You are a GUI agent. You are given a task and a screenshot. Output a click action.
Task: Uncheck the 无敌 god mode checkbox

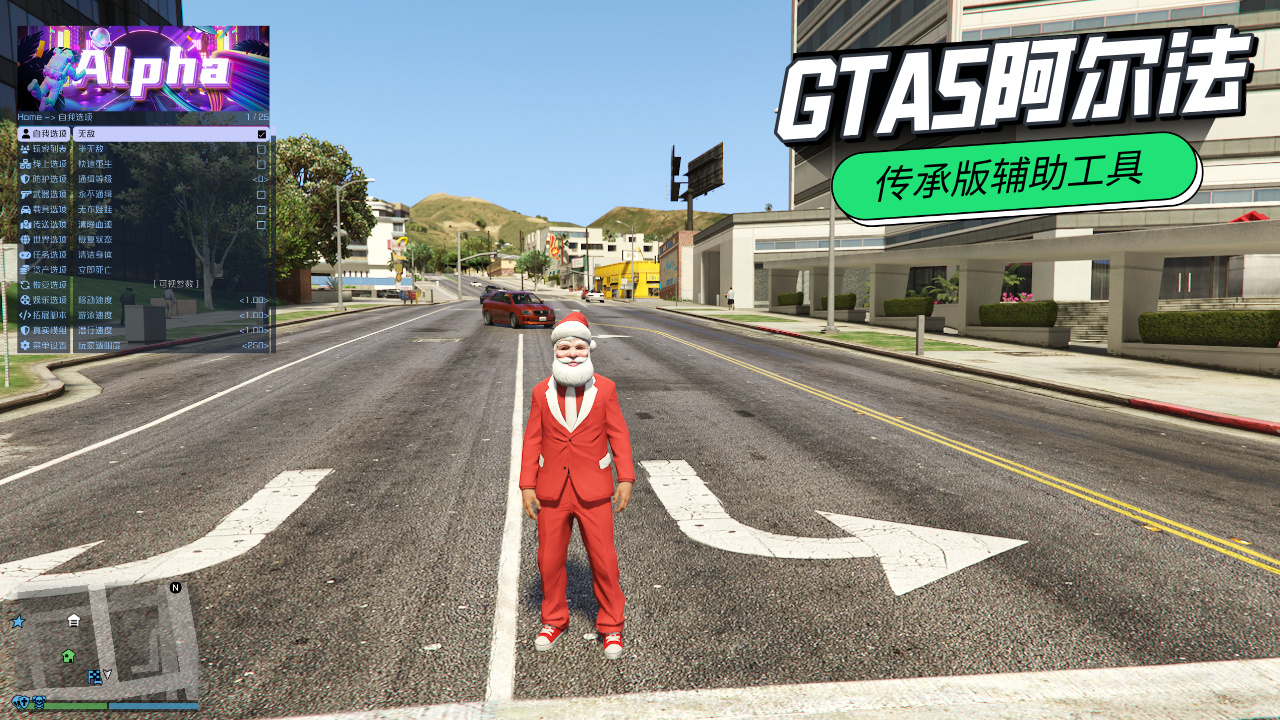(x=262, y=134)
